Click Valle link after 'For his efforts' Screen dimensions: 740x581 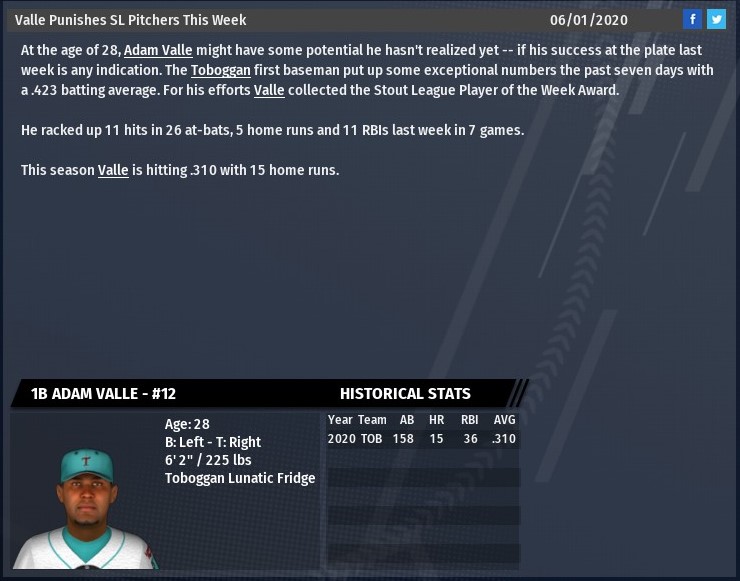coord(269,90)
